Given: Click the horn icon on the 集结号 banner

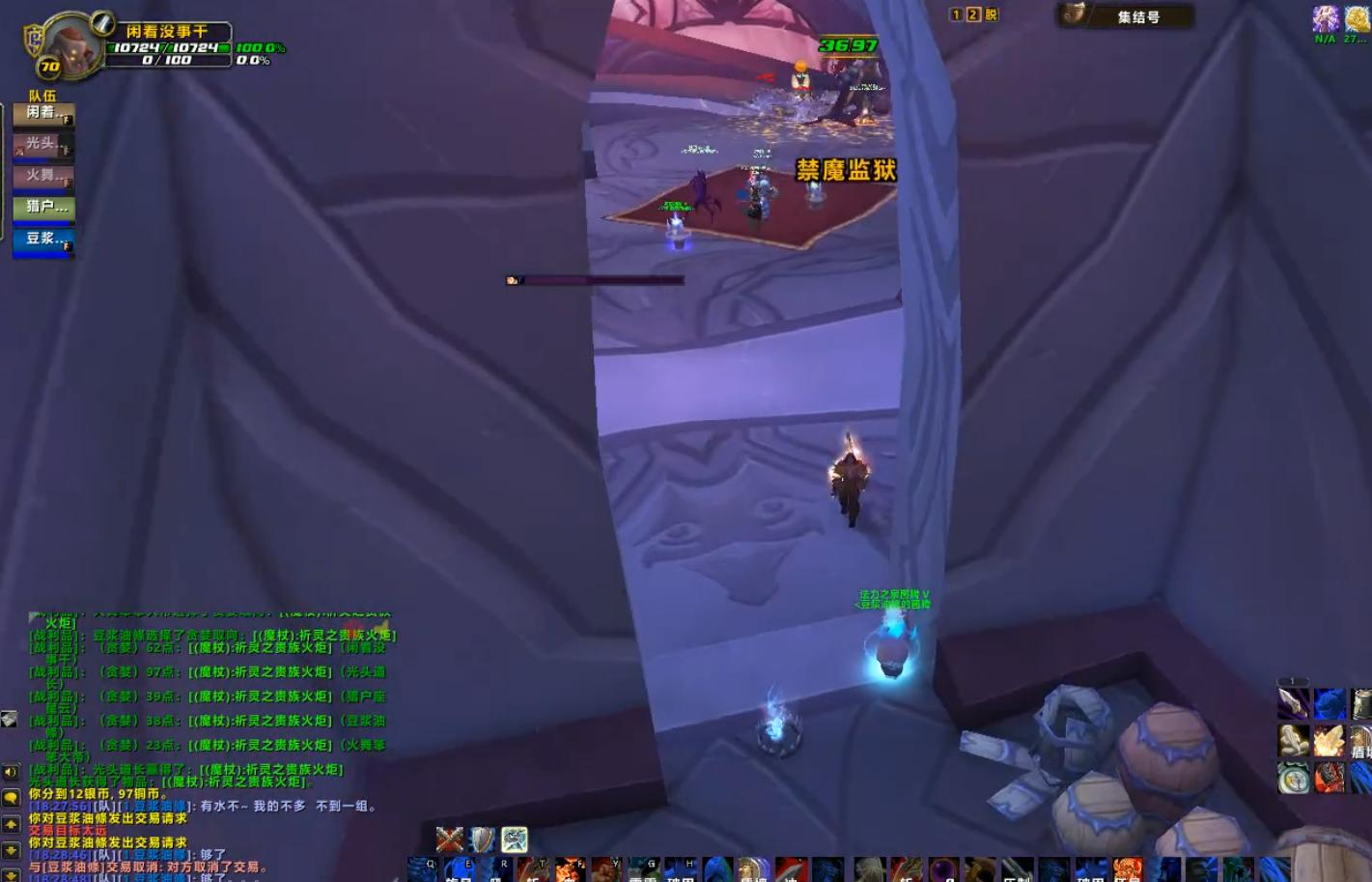Looking at the screenshot, I should 1076,14.
